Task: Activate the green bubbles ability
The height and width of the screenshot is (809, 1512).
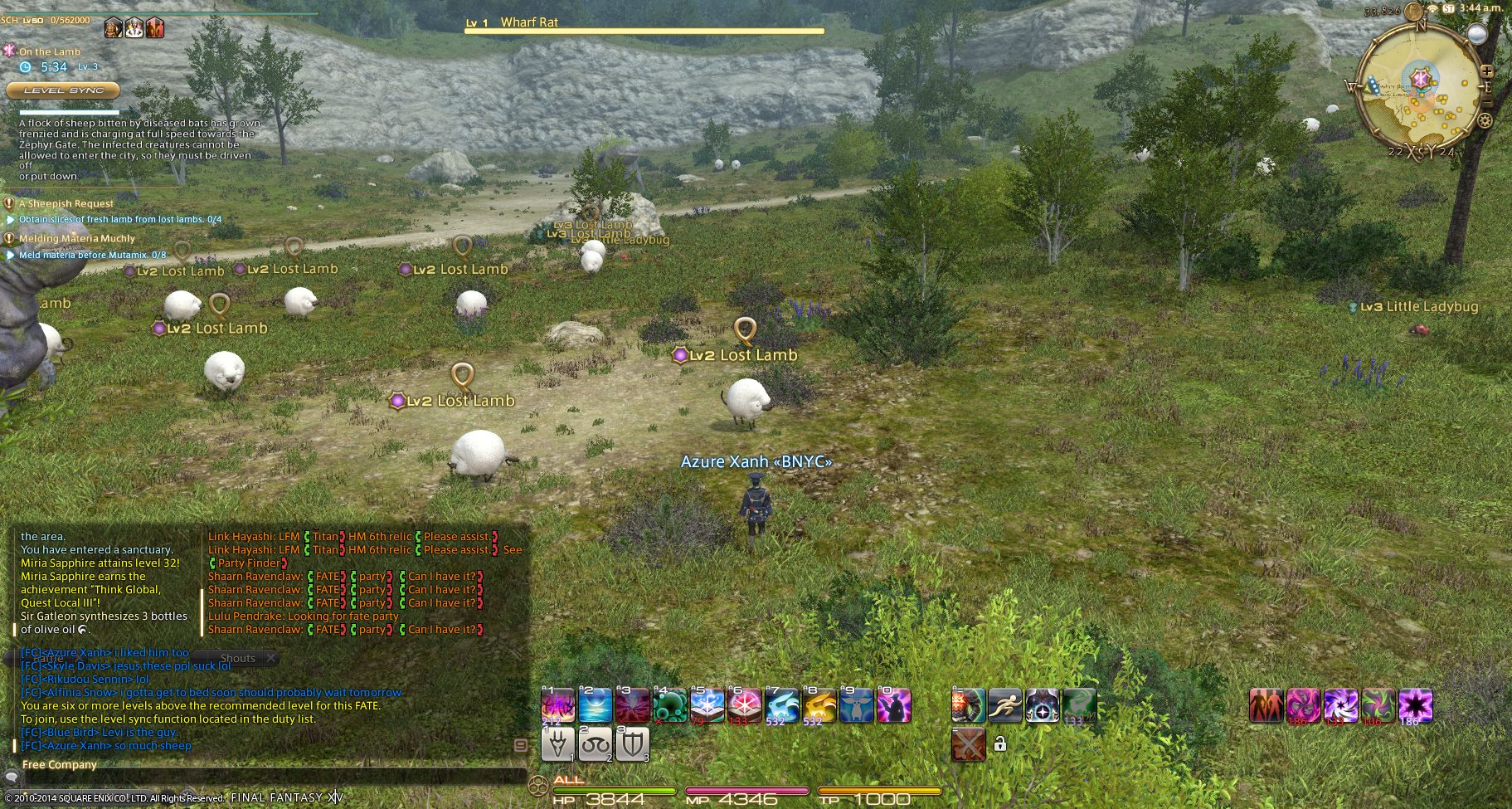Action: click(670, 706)
